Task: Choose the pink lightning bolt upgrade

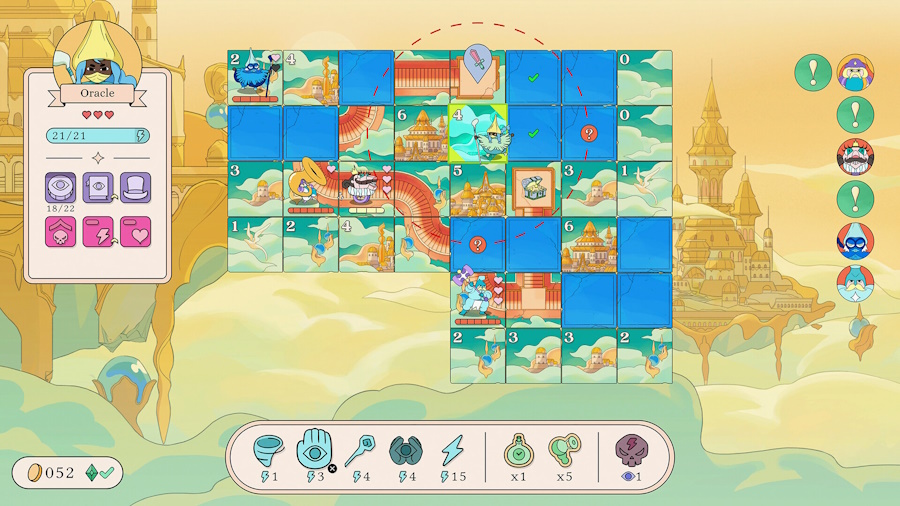Action: (x=98, y=233)
